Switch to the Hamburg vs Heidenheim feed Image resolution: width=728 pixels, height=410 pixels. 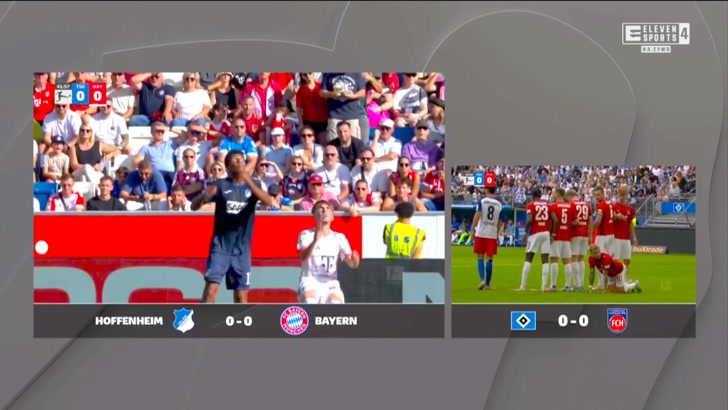(573, 234)
